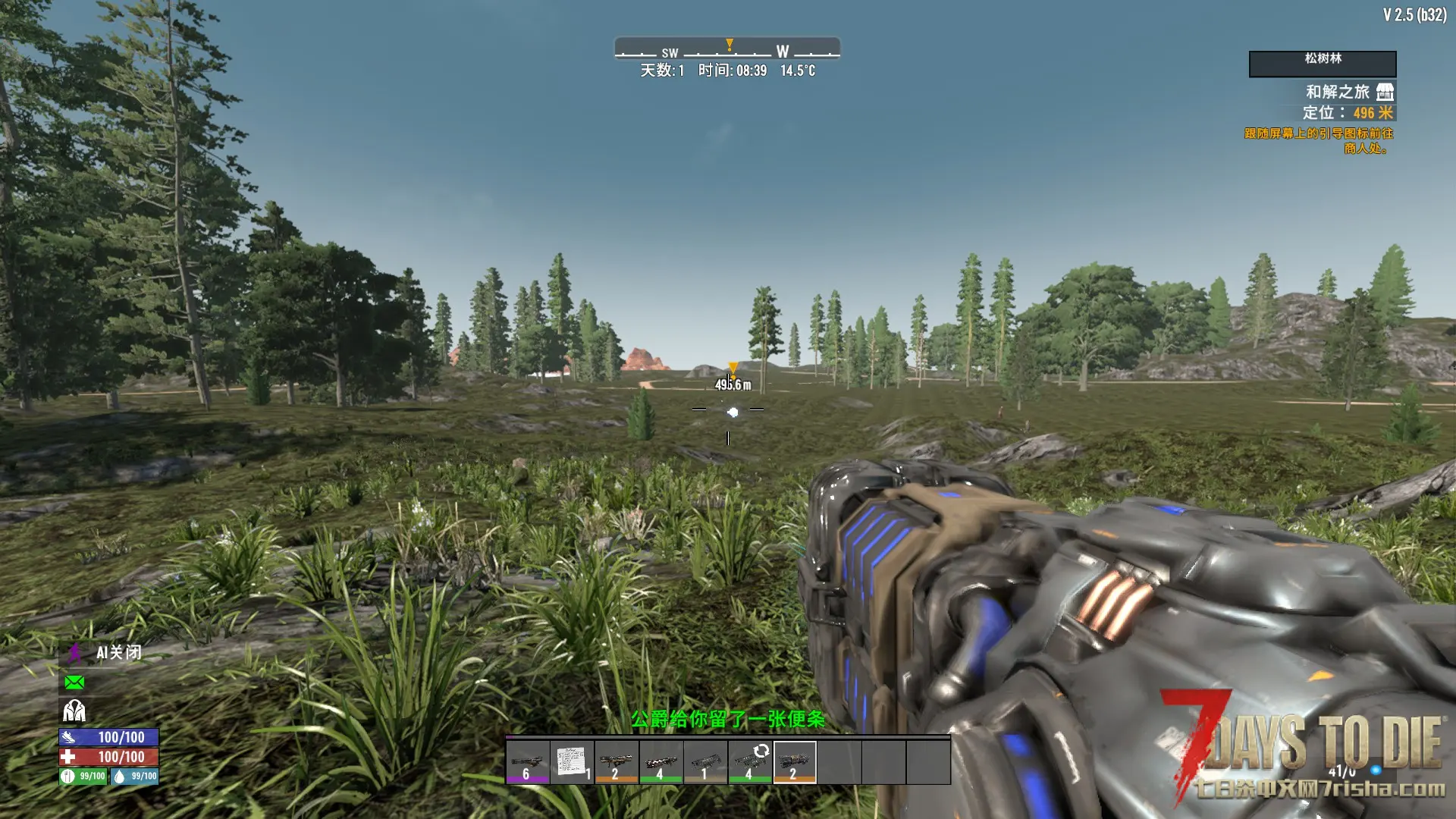Choose the highlighted weapon hotbar slot
This screenshot has height=819, width=1456.
[x=795, y=761]
